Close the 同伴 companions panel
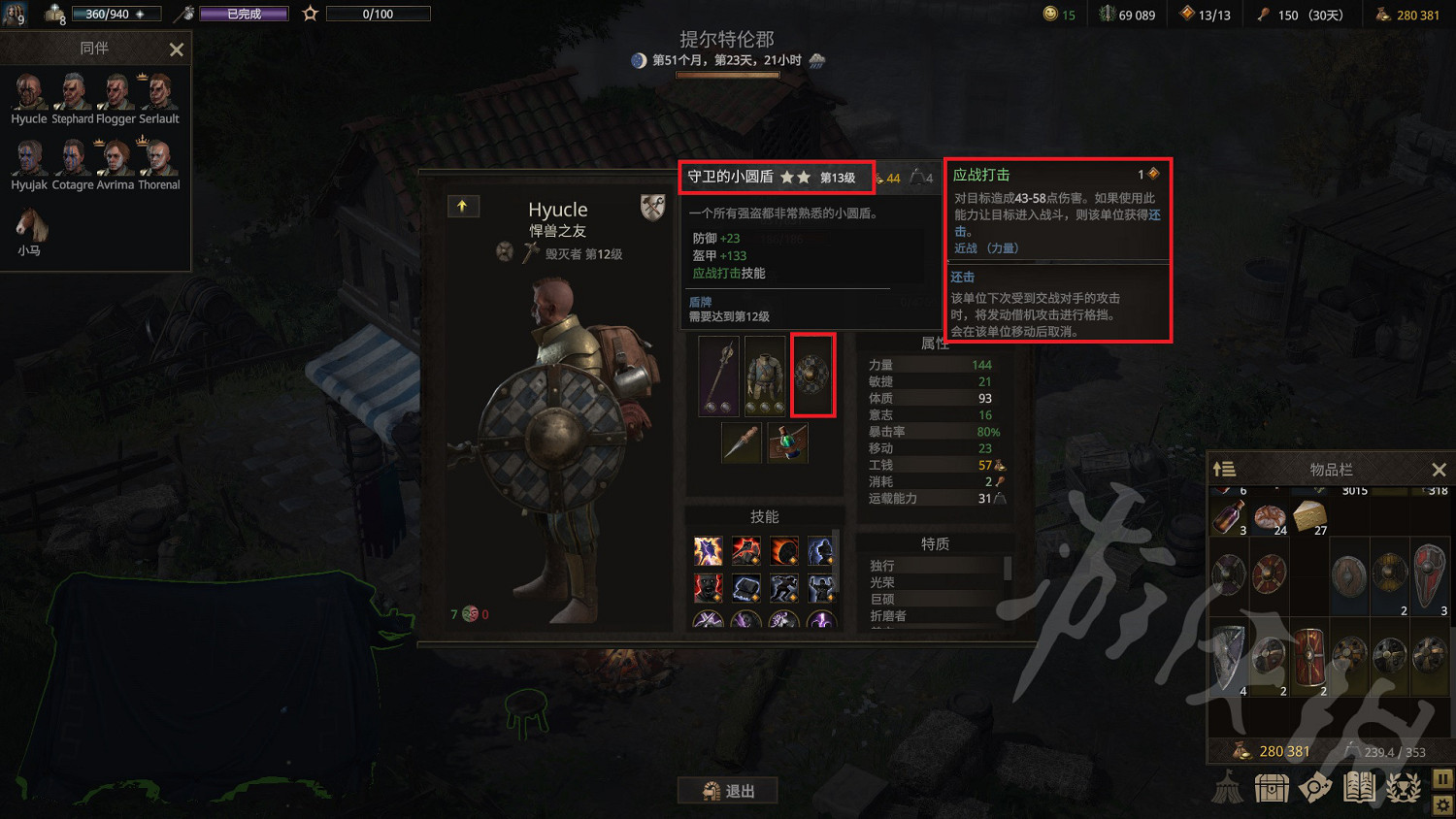Image resolution: width=1456 pixels, height=819 pixels. point(176,49)
